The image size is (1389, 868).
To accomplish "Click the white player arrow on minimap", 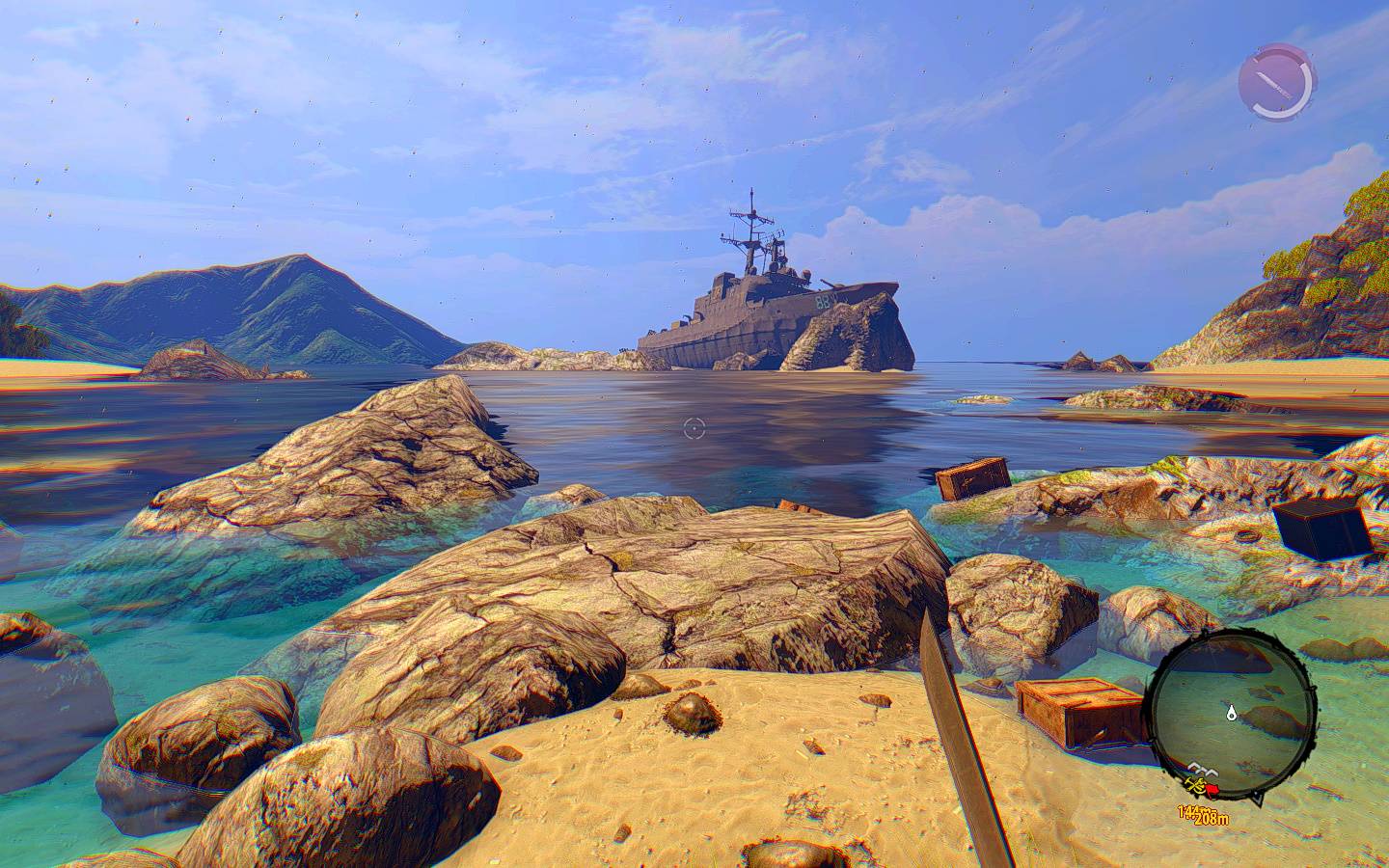I will pos(1232,714).
